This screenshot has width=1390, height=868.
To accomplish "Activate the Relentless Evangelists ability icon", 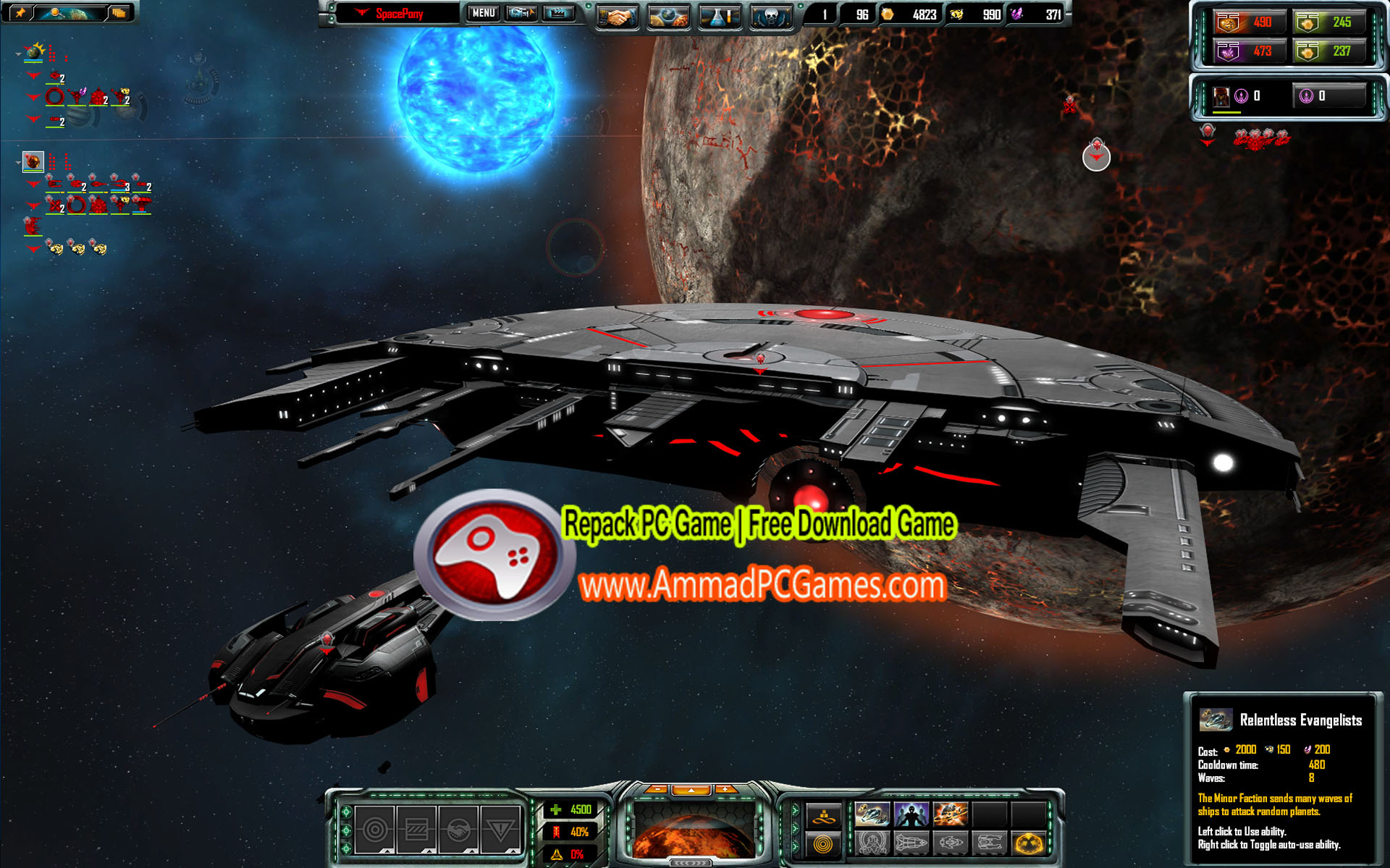I will tap(872, 814).
